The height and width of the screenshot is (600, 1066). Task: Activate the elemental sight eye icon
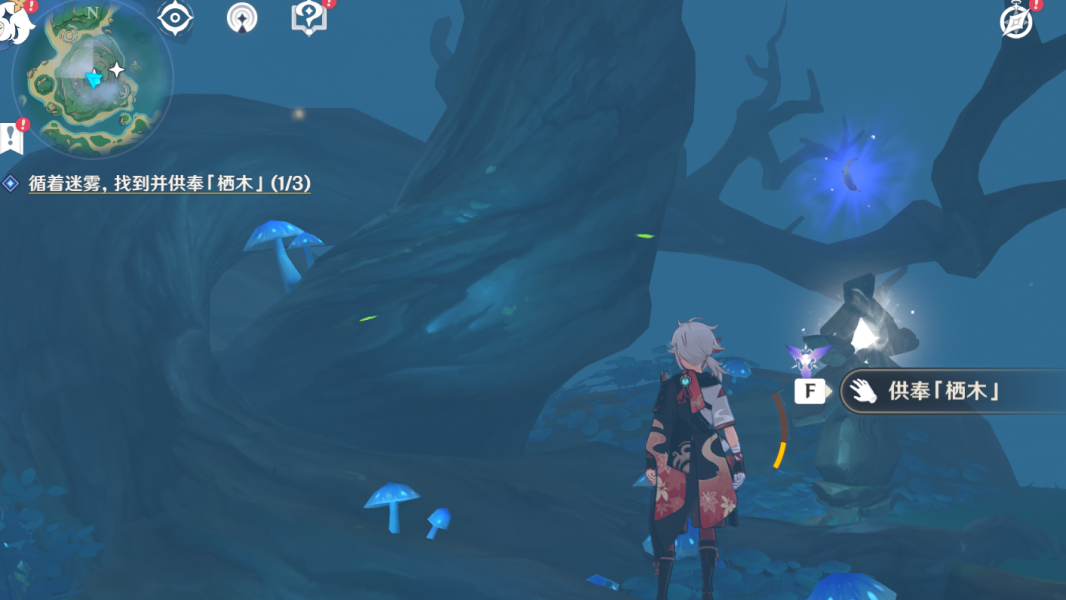click(175, 17)
